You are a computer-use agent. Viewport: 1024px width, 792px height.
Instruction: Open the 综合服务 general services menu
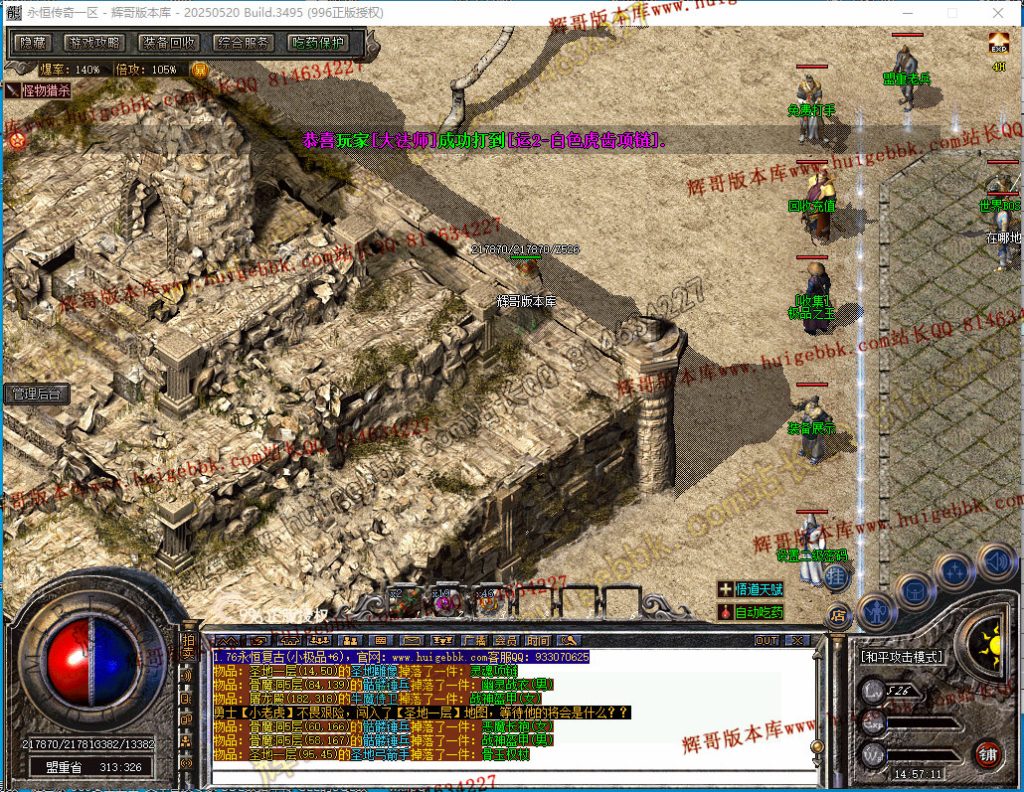click(243, 43)
